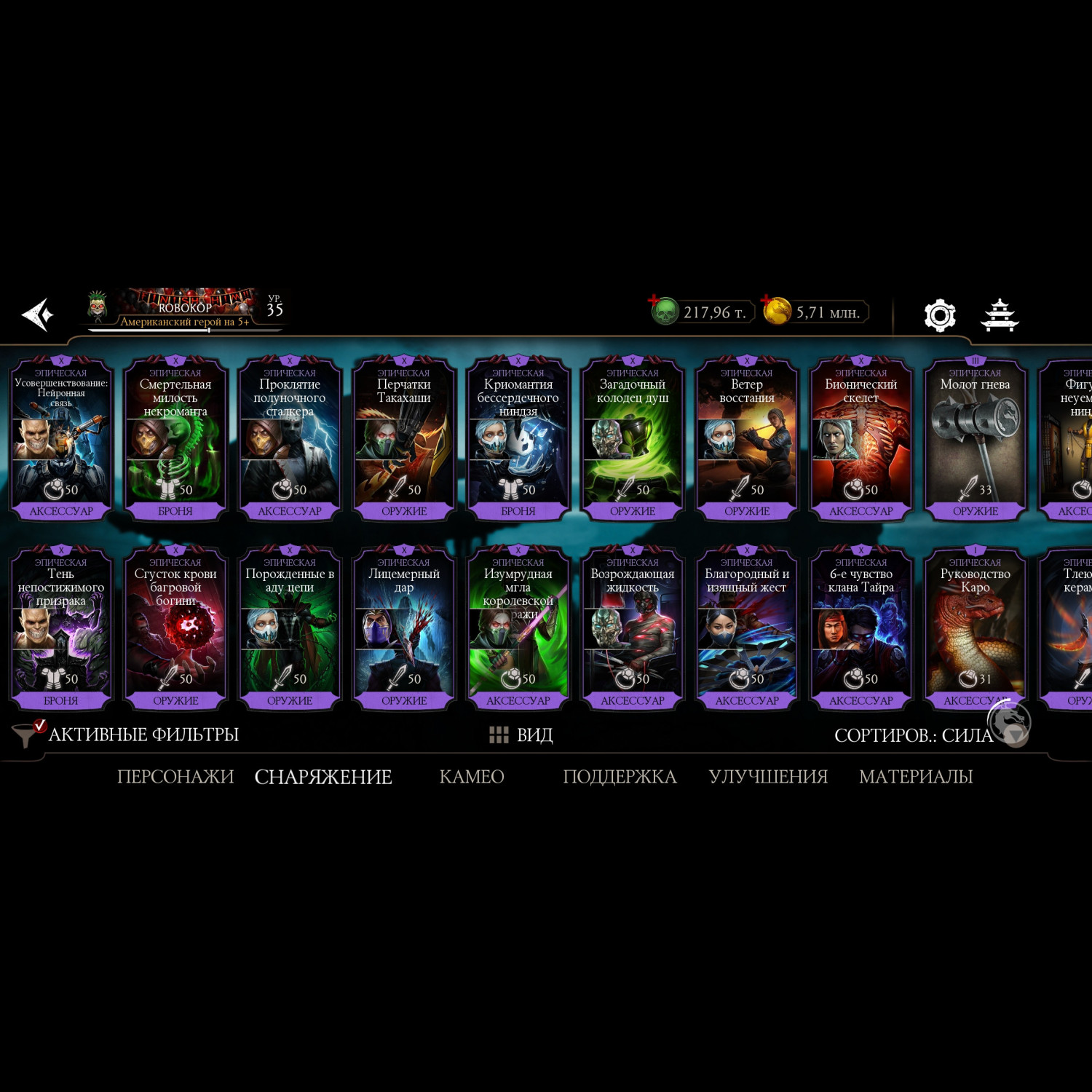Switch to the Персонажи tab

click(175, 777)
